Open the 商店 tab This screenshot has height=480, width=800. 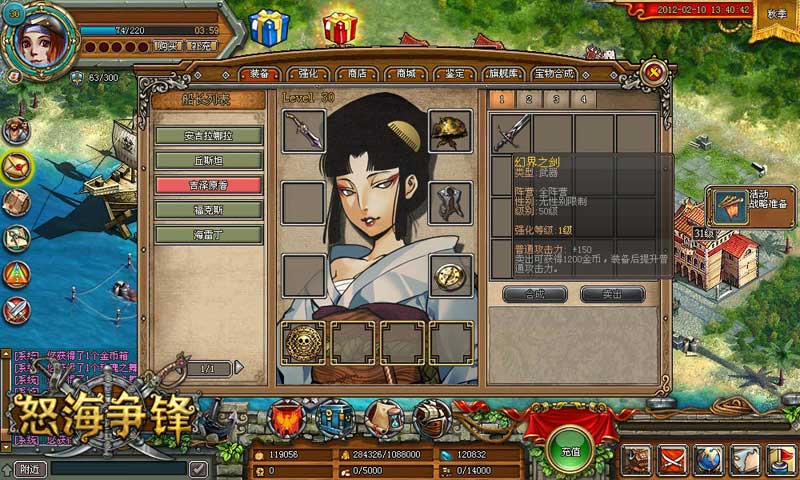coord(357,74)
